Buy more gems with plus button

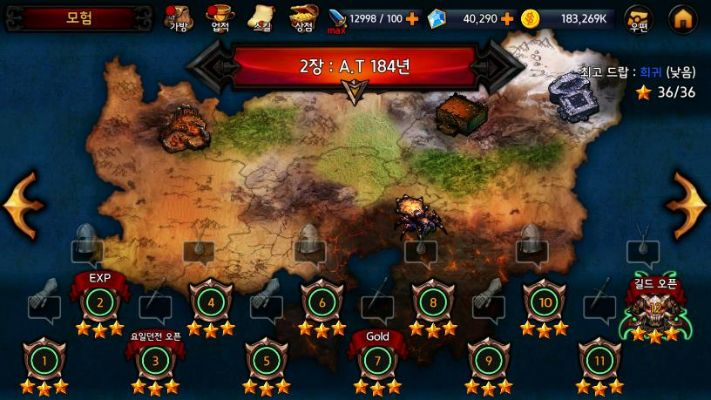pos(507,18)
